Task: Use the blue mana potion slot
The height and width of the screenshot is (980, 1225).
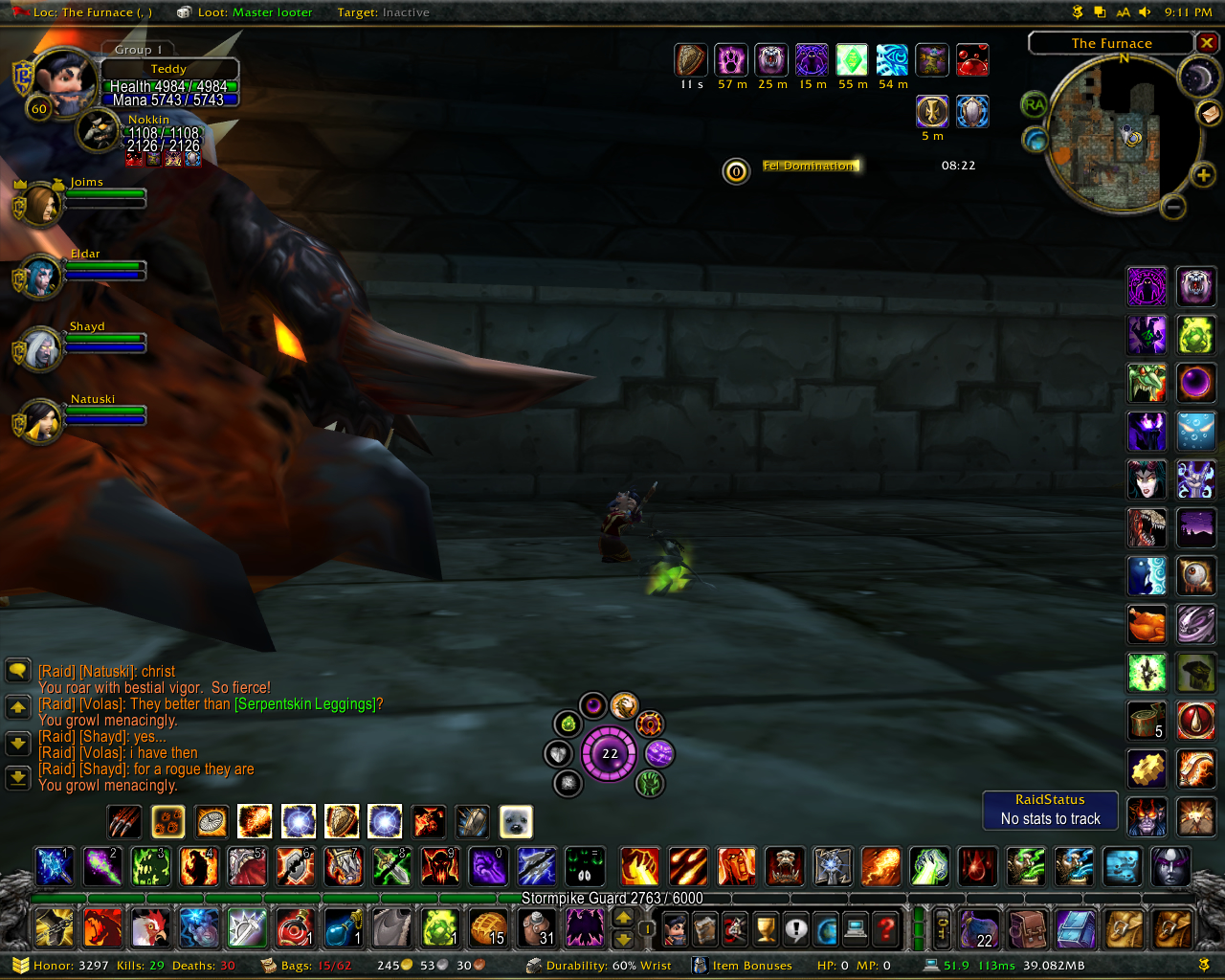Action: pyautogui.click(x=343, y=927)
